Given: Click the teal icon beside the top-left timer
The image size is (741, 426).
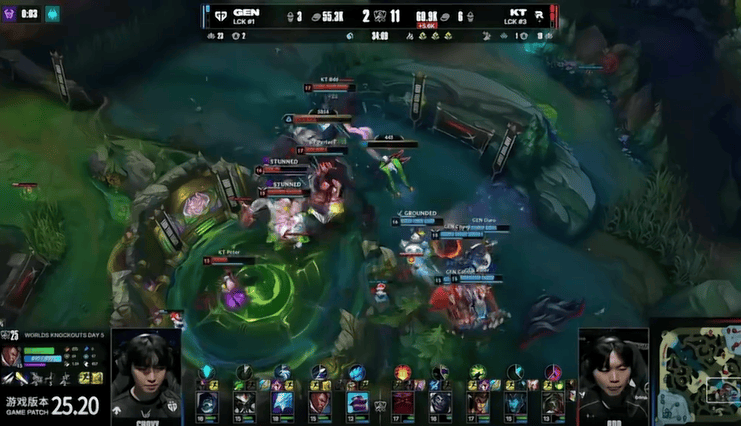Looking at the screenshot, I should 52,13.
